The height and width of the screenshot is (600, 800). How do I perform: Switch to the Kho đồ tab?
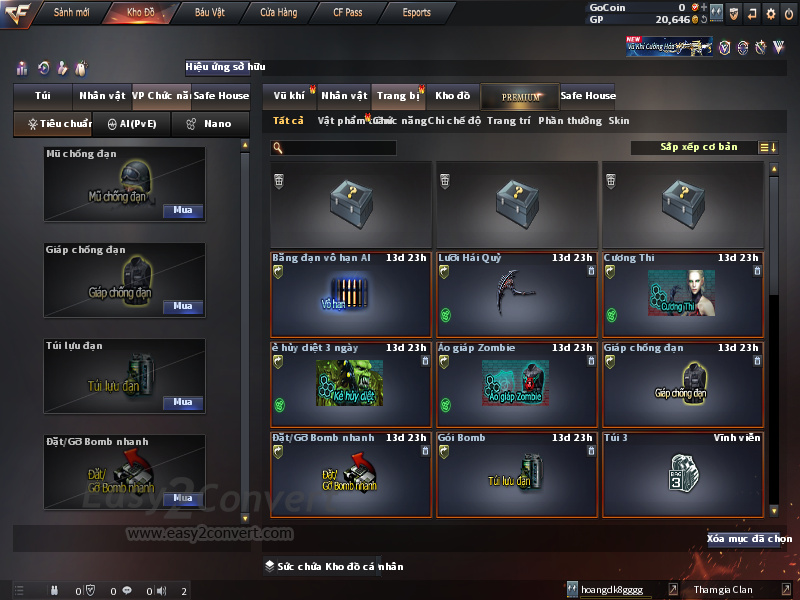[452, 96]
